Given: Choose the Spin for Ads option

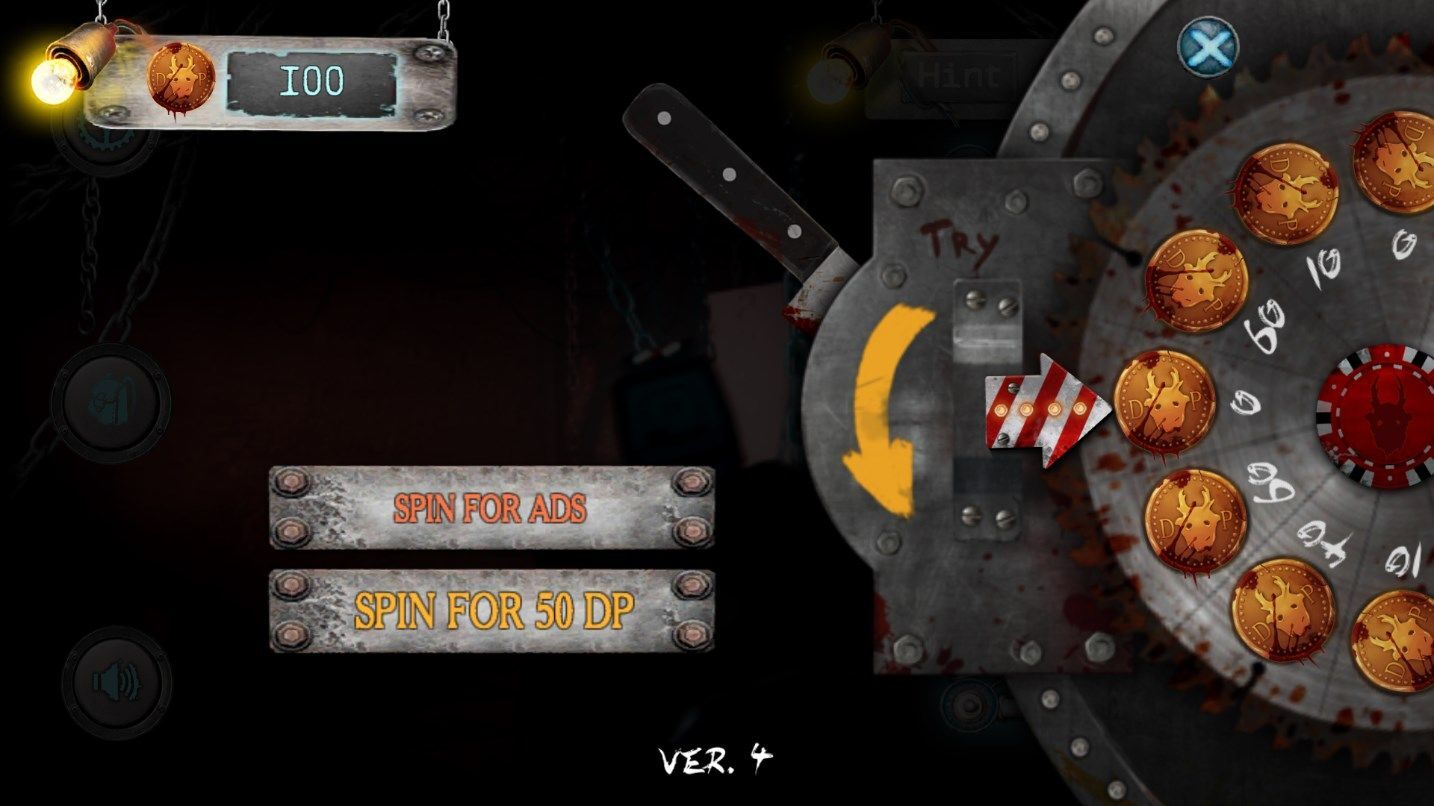Looking at the screenshot, I should [491, 507].
